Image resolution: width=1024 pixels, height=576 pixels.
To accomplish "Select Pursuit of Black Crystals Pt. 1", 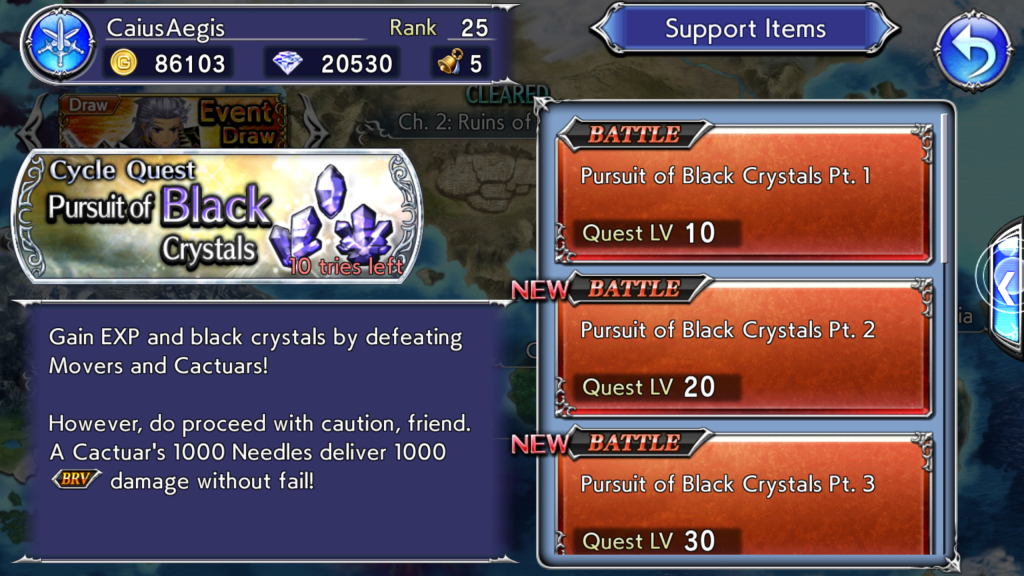I will (747, 193).
